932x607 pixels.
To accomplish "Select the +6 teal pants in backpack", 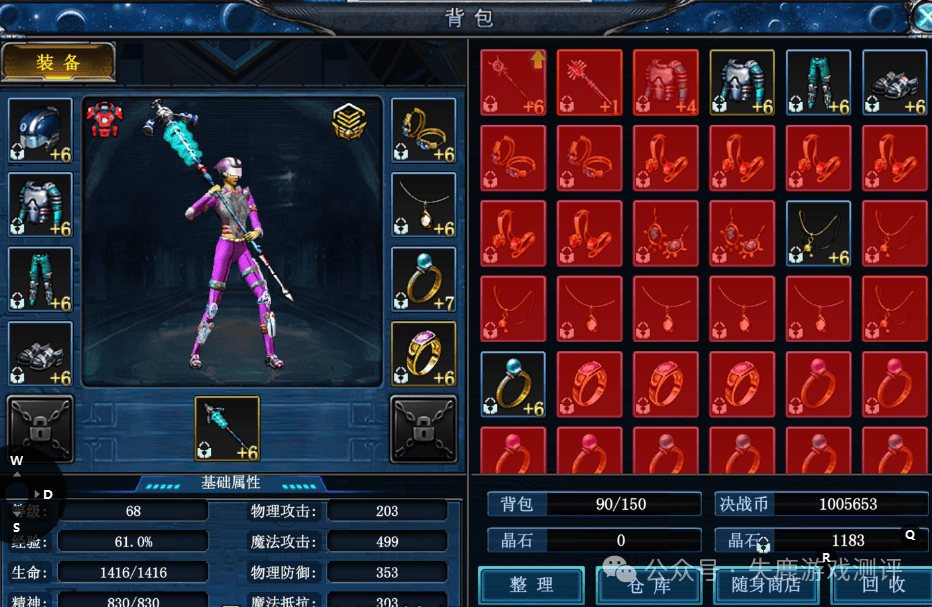I will click(819, 83).
